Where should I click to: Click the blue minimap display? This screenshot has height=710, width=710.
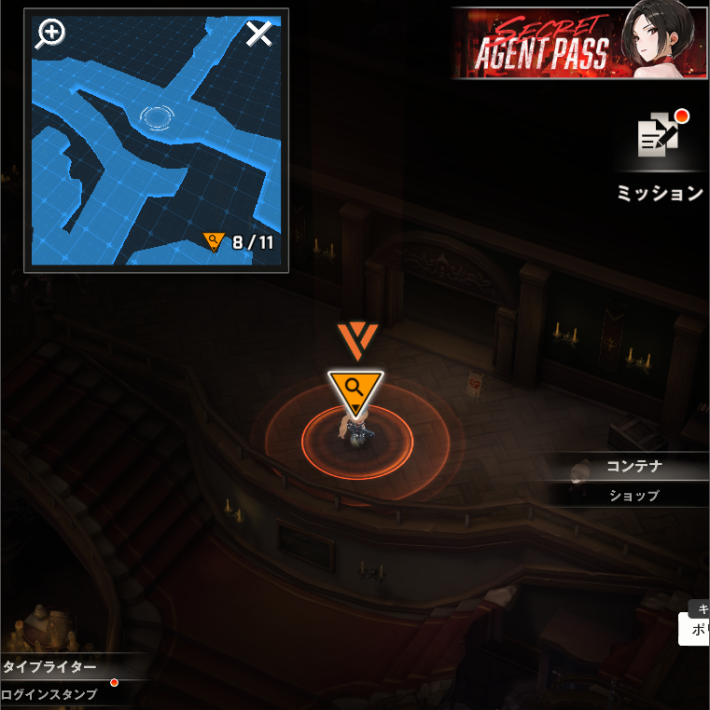[x=156, y=150]
